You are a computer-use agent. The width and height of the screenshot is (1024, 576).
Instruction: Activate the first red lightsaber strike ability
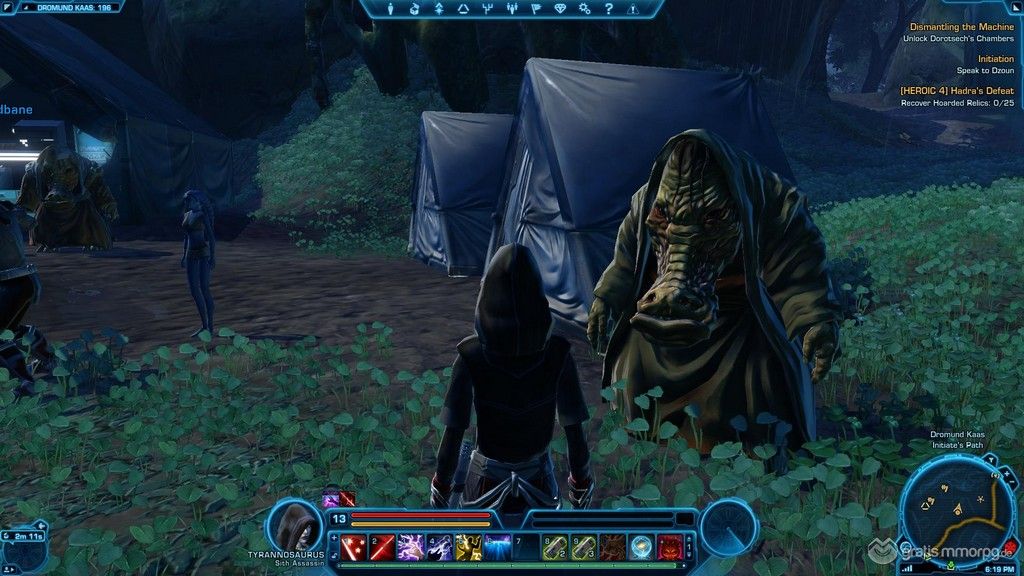[354, 546]
